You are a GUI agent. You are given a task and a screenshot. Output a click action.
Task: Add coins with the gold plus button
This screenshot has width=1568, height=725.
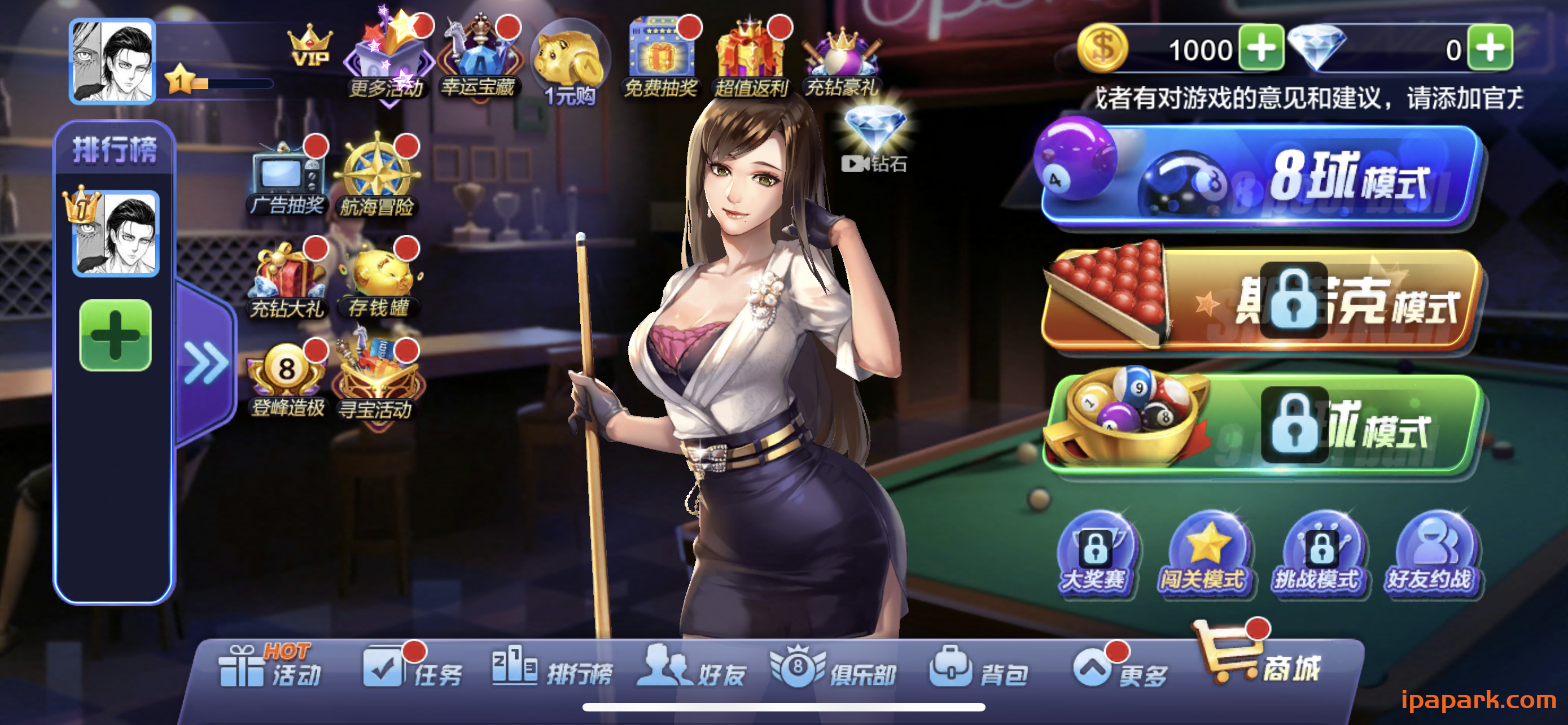click(x=1261, y=49)
